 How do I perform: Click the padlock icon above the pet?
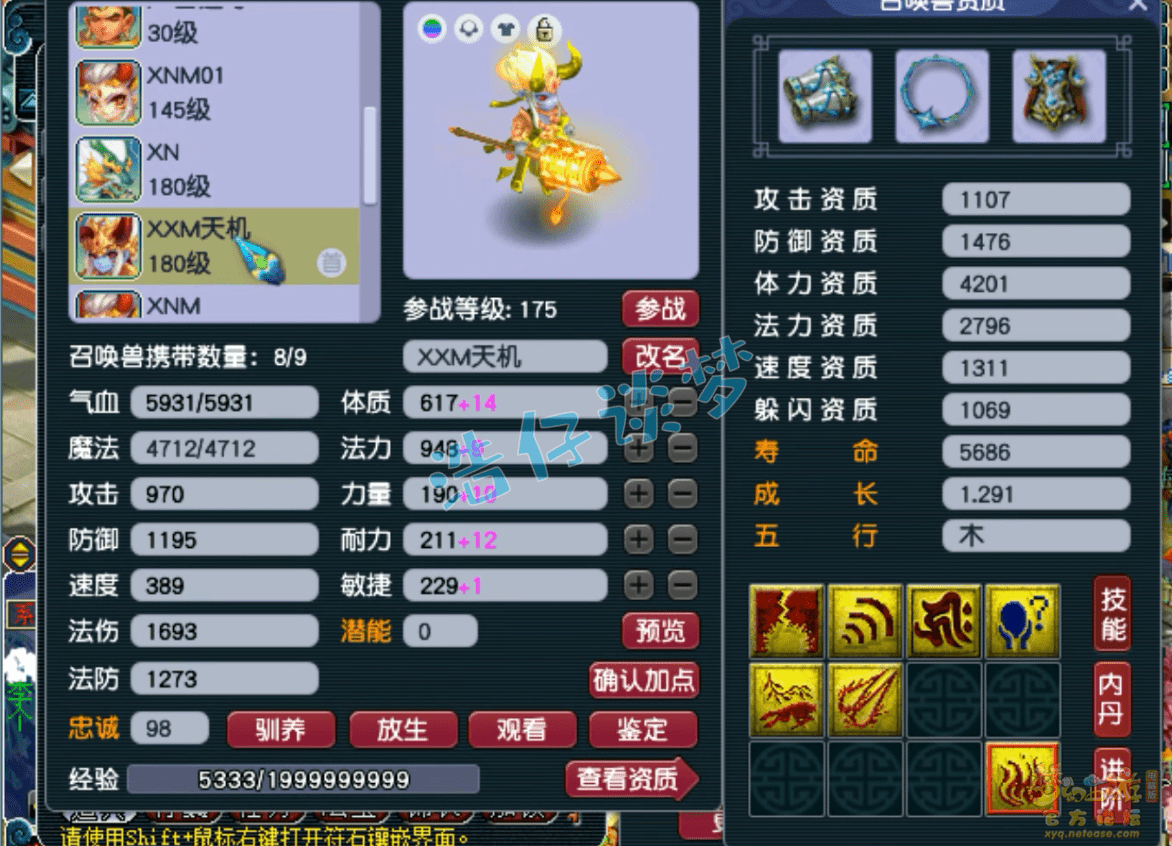[544, 30]
